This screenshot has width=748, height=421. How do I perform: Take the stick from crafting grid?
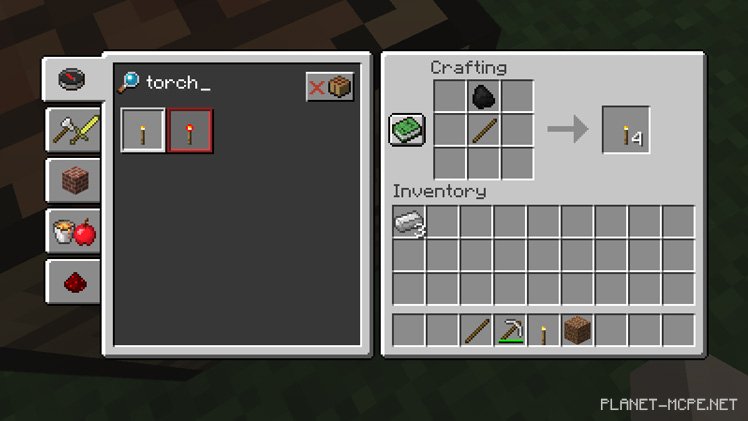click(x=484, y=130)
